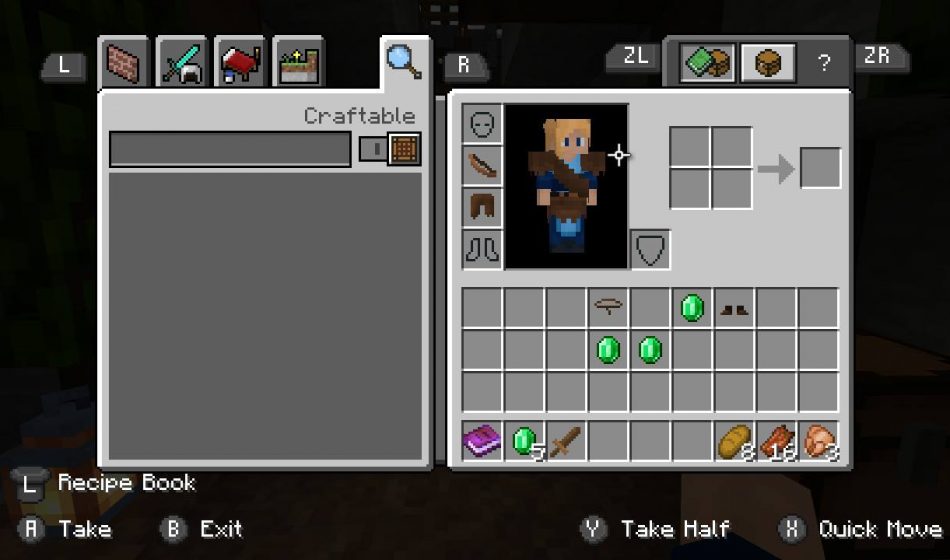
Task: Open the building blocks recipe tab
Action: (x=125, y=63)
